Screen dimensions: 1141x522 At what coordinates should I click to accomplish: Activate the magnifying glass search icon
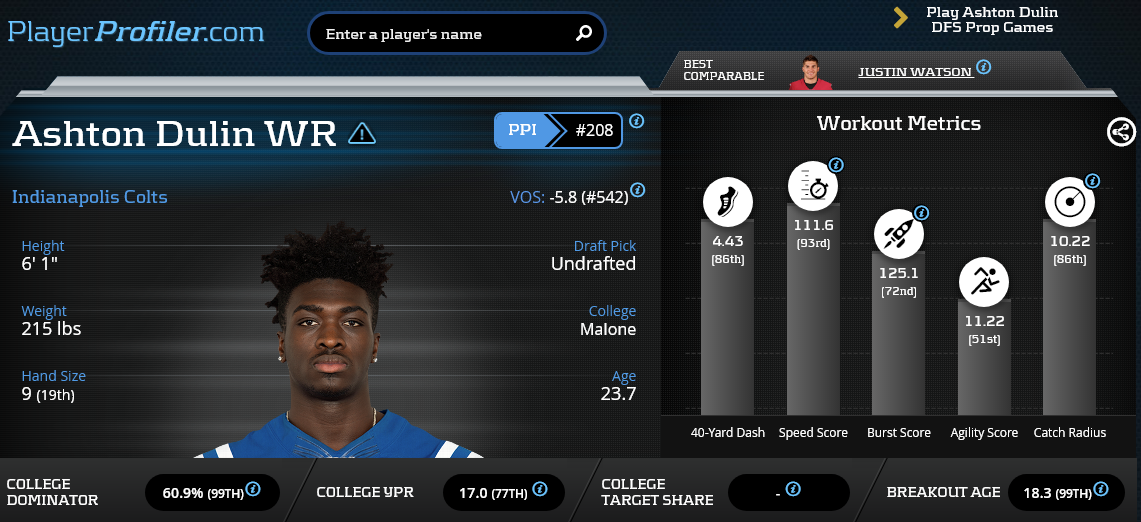(x=584, y=34)
